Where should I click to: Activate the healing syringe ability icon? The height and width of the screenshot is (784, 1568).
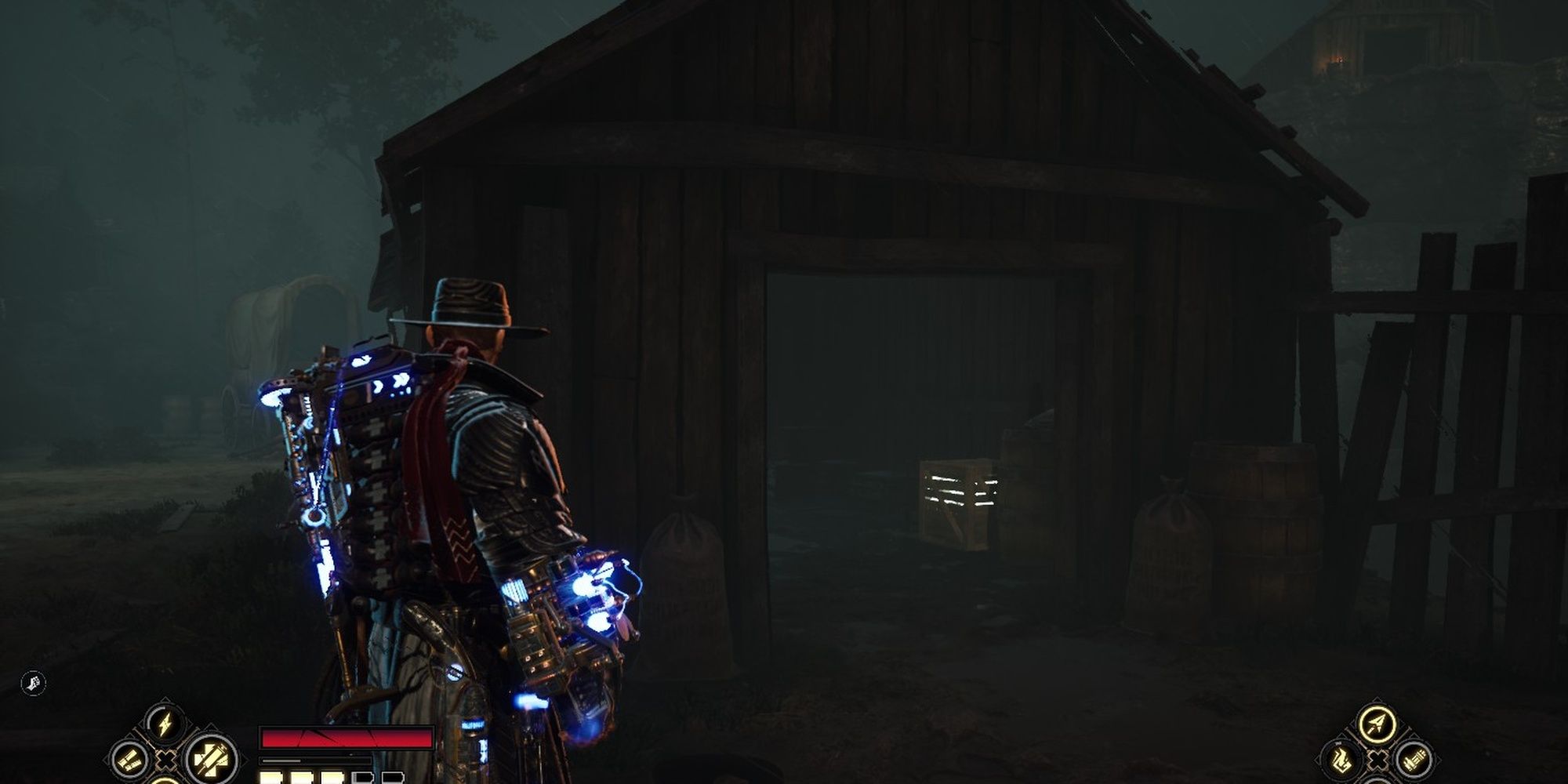tap(210, 760)
